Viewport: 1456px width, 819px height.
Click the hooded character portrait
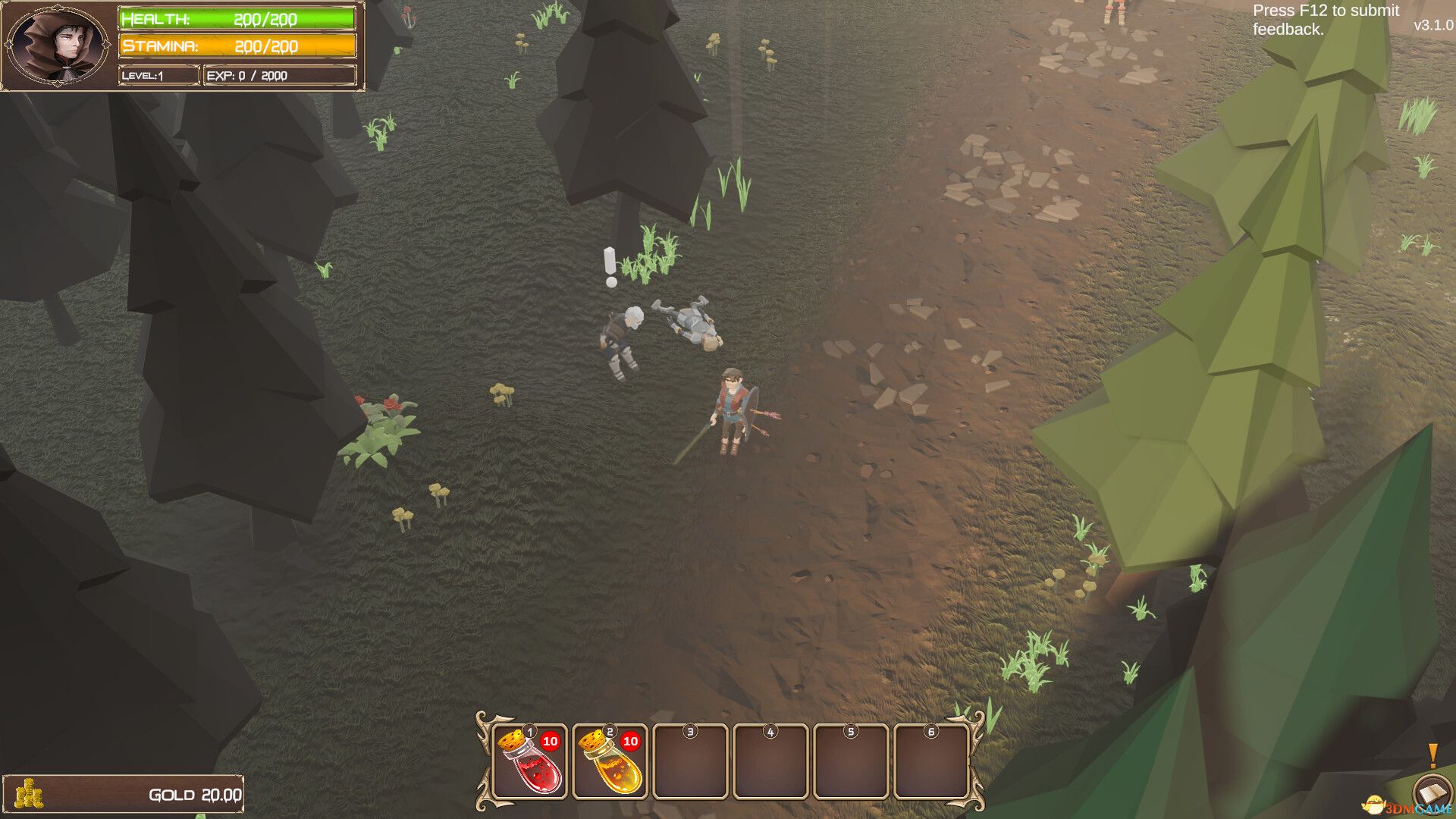click(x=58, y=45)
